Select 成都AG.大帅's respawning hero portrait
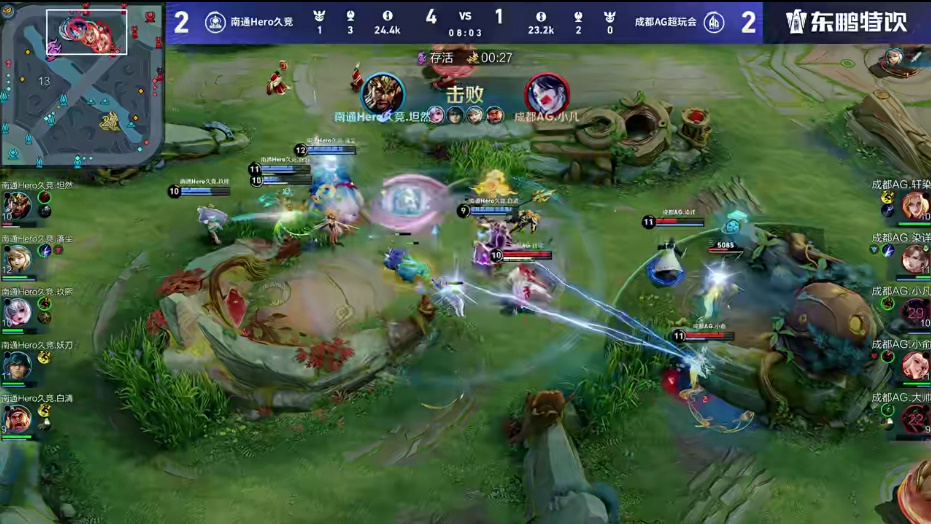Screen dimensions: 931x524 pos(915,418)
